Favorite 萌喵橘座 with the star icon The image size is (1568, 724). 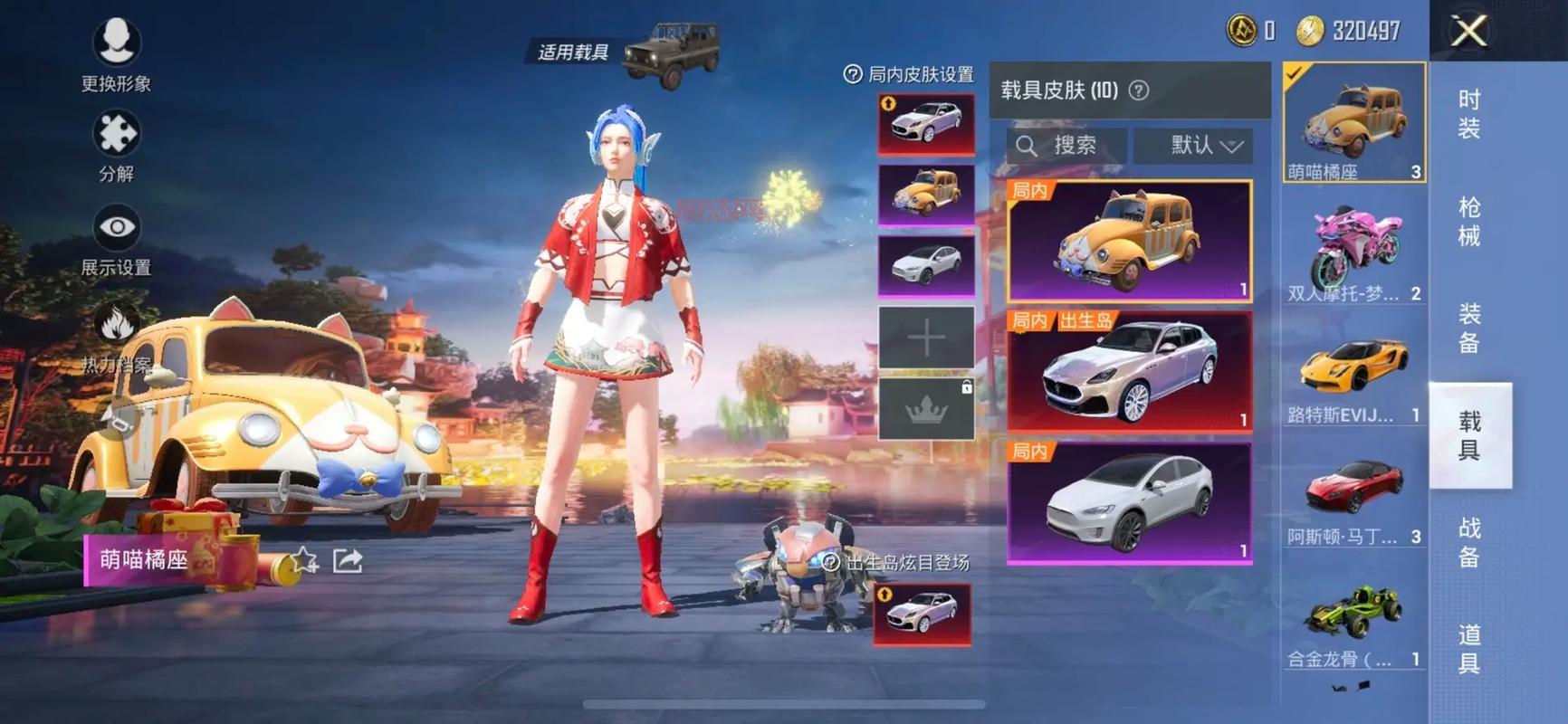[304, 561]
